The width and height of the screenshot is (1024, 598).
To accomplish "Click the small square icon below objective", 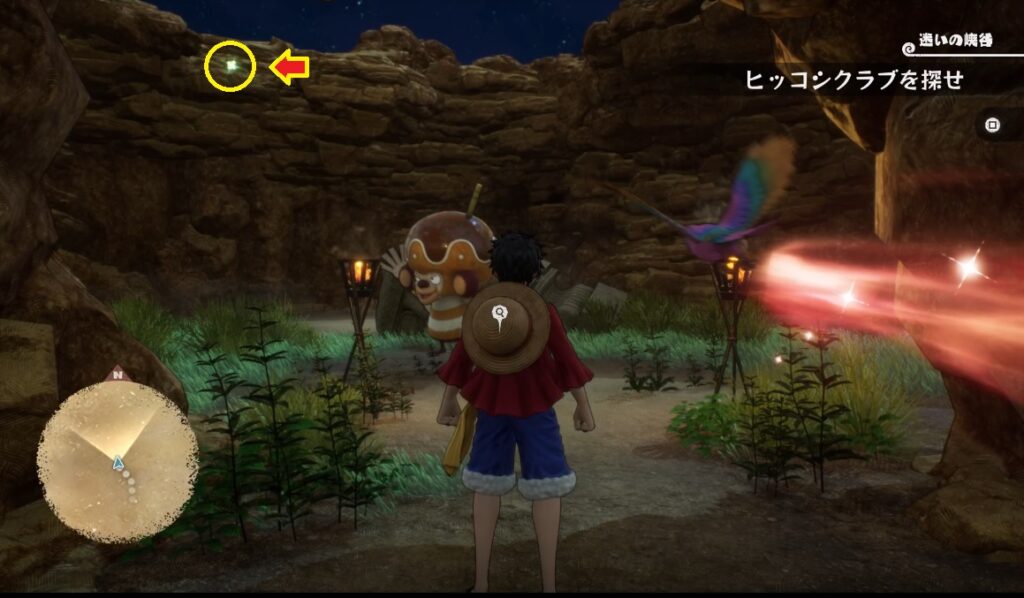I will coord(992,125).
